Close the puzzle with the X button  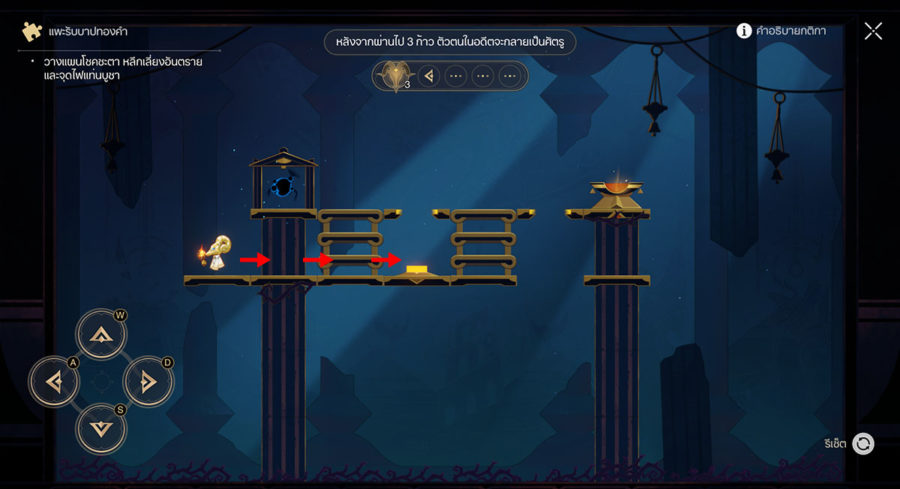(873, 31)
